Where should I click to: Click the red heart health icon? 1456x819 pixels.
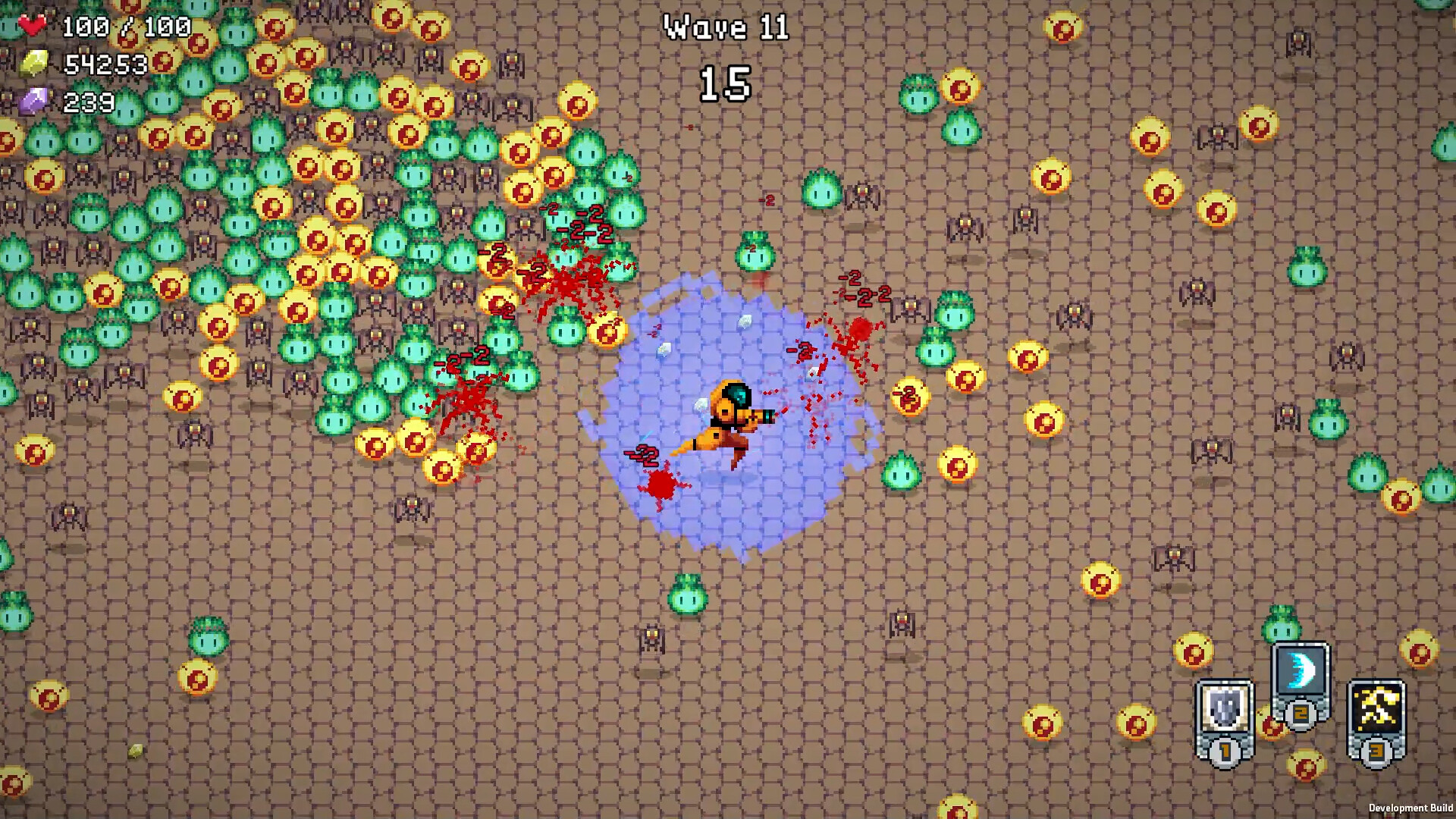click(x=33, y=23)
